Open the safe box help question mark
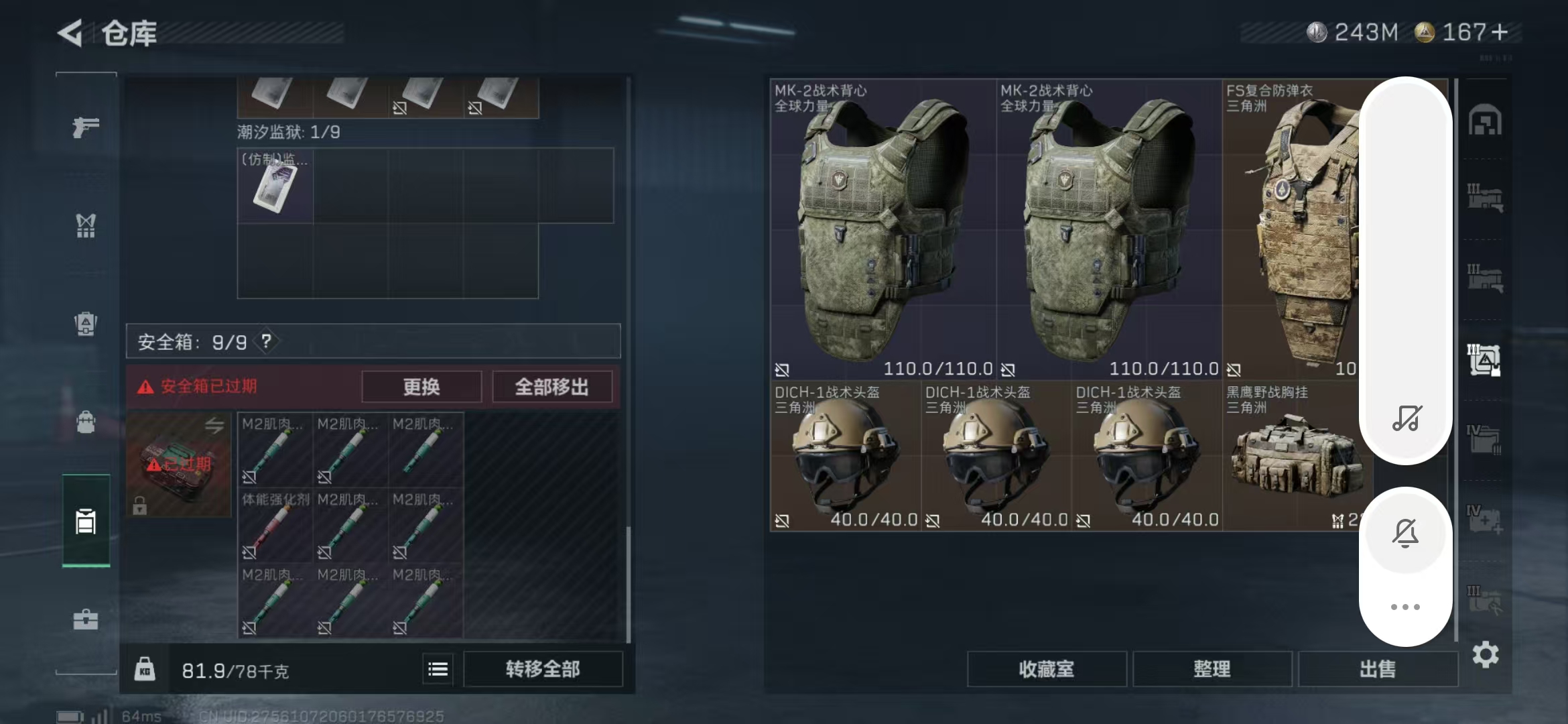This screenshot has height=724, width=1568. 267,342
